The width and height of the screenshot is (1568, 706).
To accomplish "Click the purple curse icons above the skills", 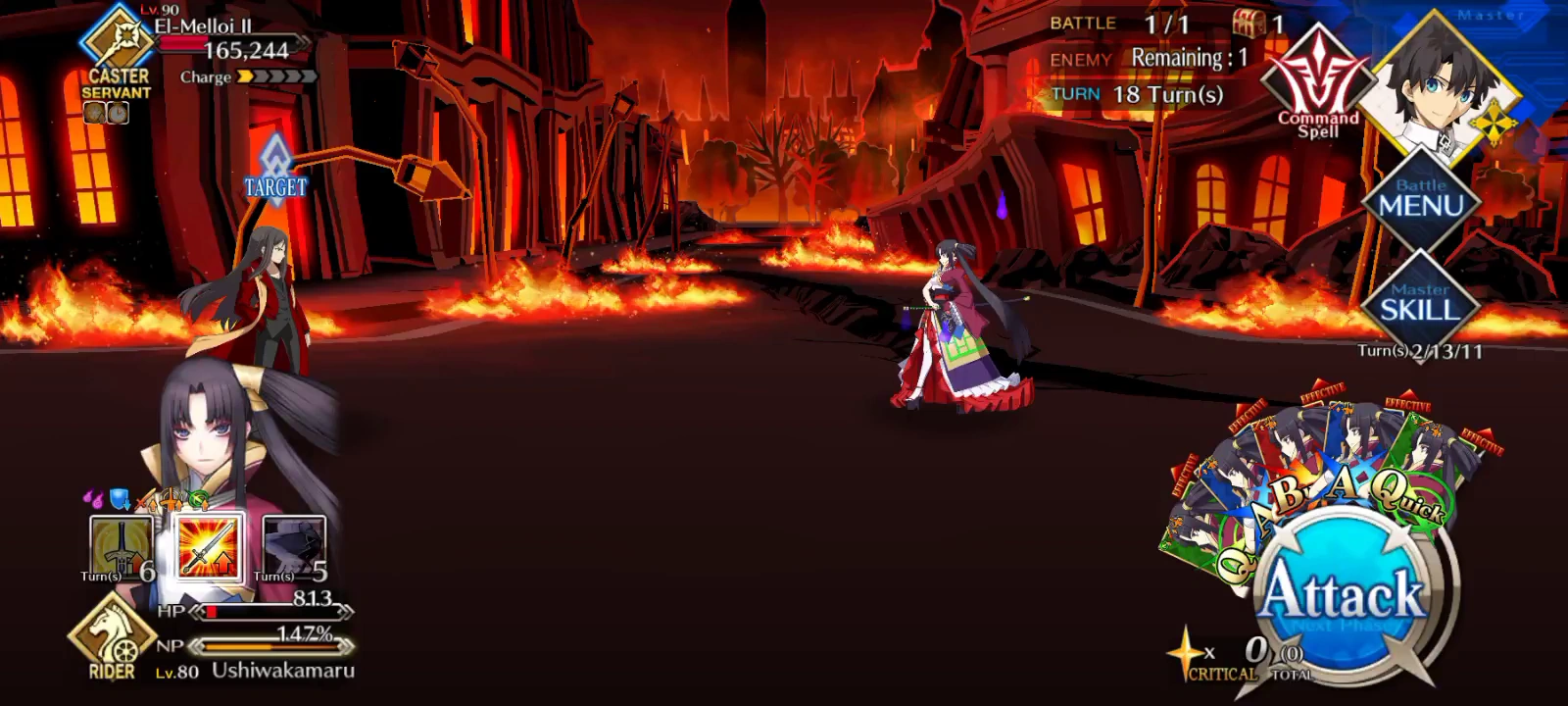I will coord(96,497).
